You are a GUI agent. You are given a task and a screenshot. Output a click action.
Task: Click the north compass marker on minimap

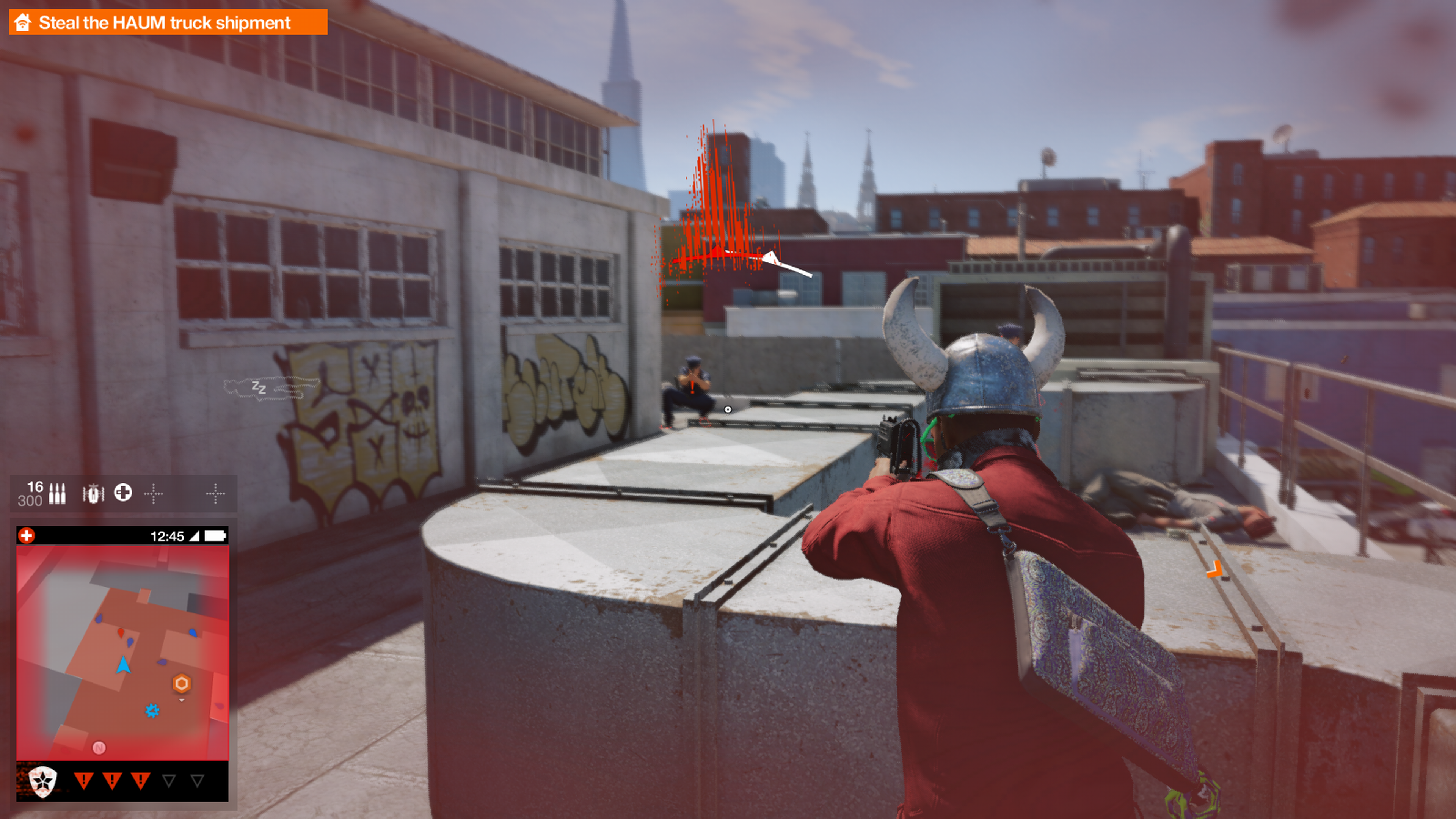tap(99, 748)
